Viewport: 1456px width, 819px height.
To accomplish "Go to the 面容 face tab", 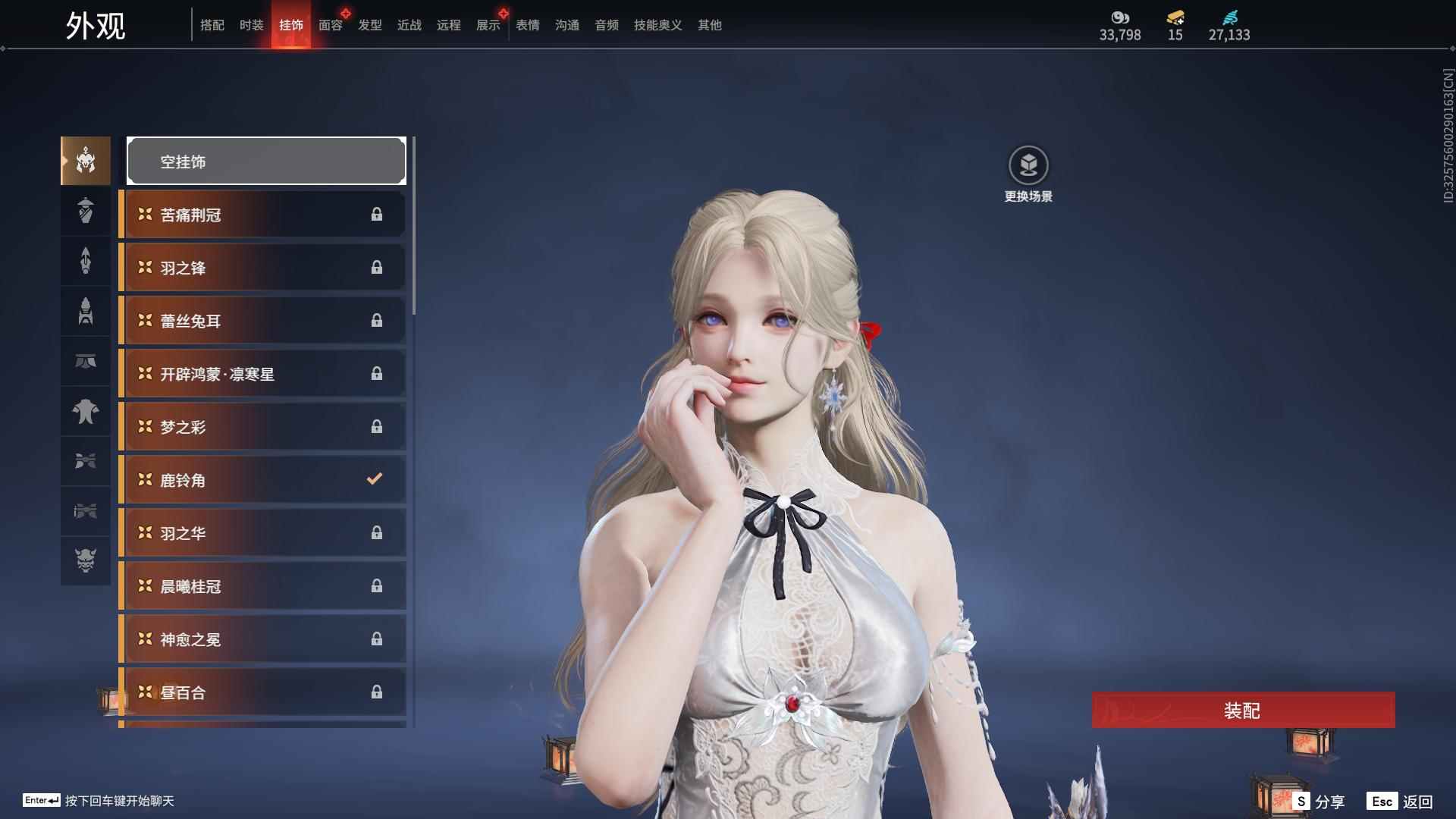I will coord(331,25).
